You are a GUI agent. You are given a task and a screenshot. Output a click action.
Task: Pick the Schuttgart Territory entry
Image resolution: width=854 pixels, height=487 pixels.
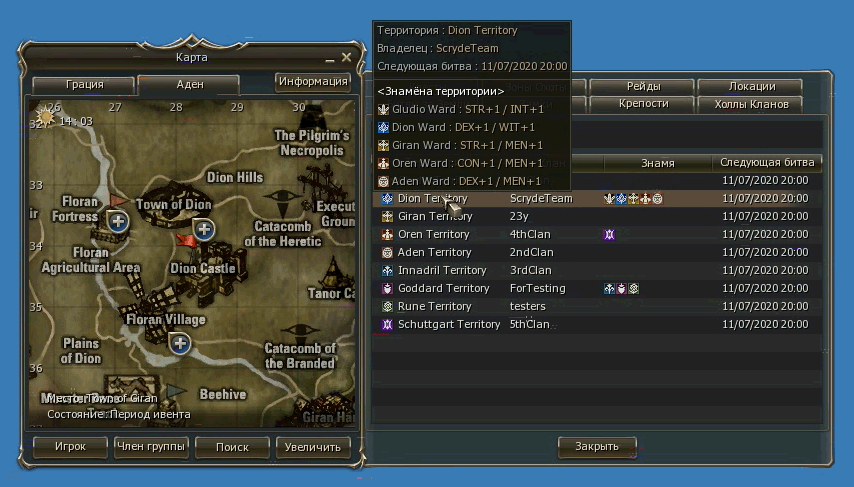(448, 325)
